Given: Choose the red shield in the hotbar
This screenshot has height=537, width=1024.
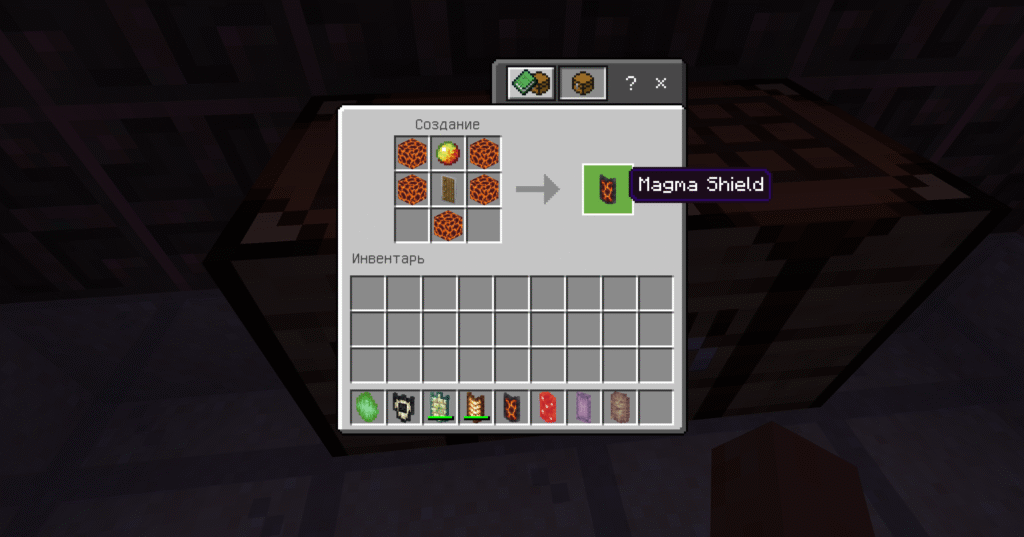Looking at the screenshot, I should (x=548, y=407).
